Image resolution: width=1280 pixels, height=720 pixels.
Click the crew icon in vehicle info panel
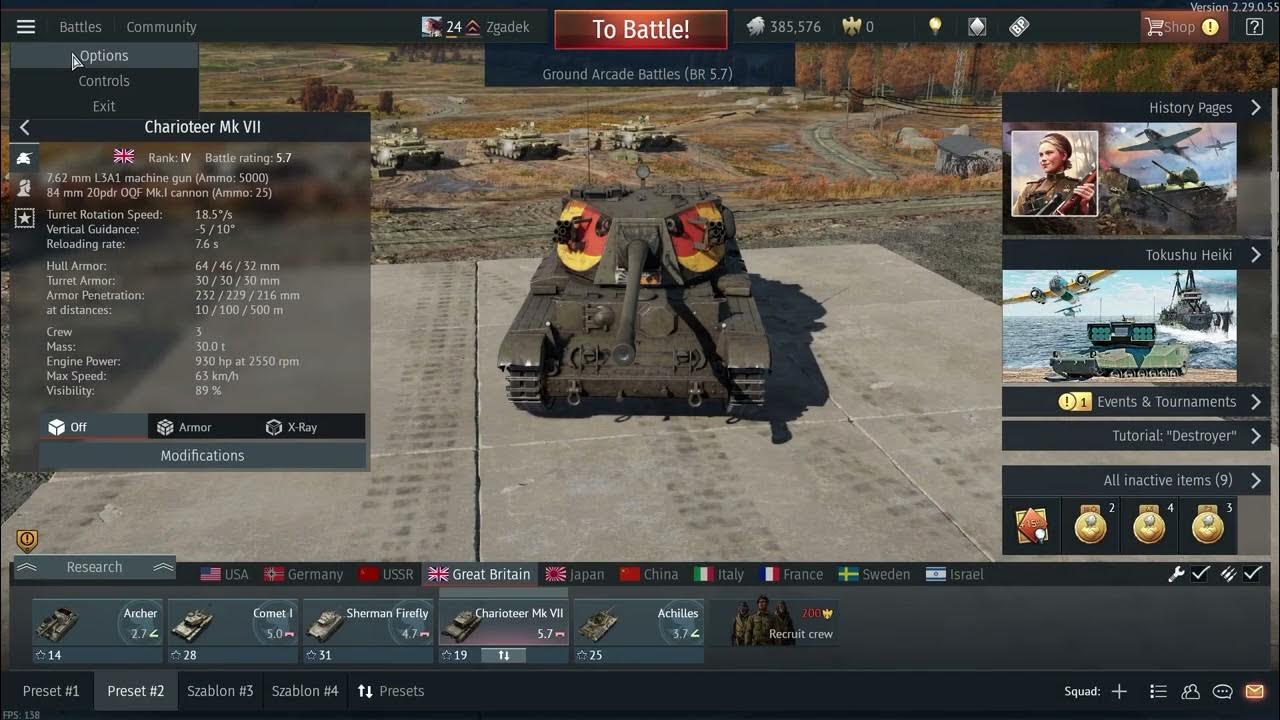(x=24, y=187)
